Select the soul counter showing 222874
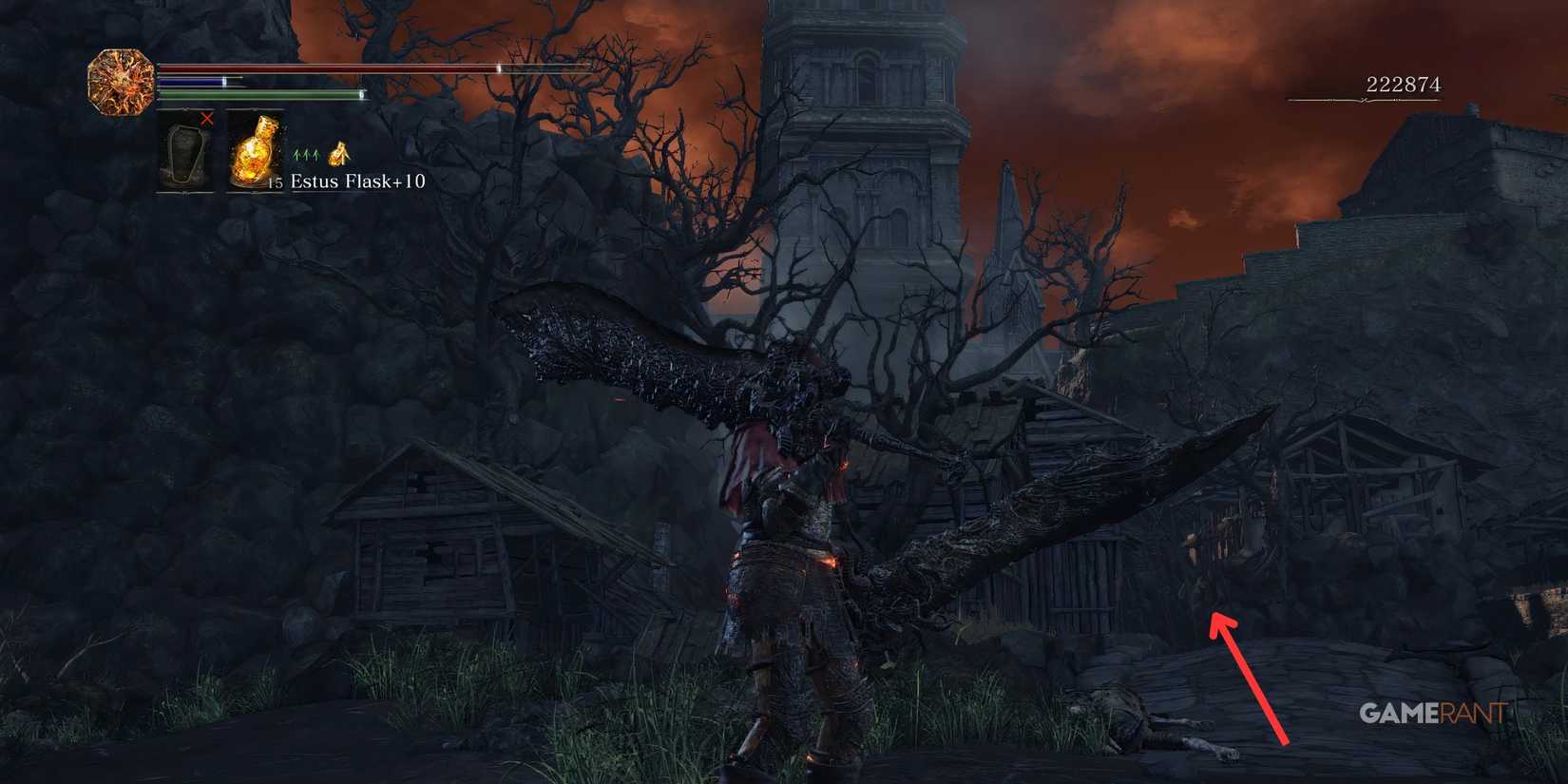This screenshot has height=784, width=1568. pos(1406,83)
